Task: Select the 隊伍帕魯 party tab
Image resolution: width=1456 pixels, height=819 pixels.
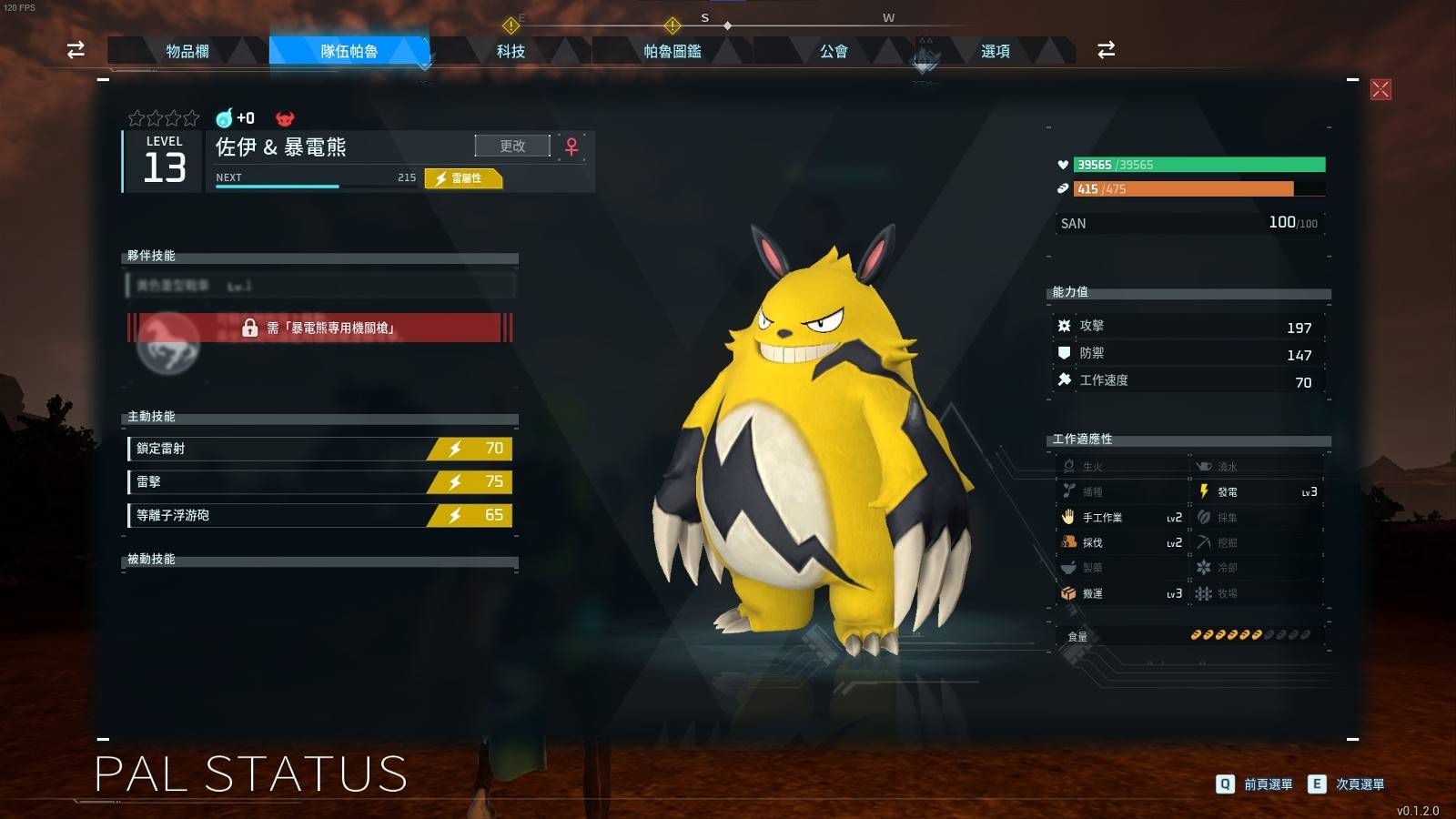Action: [349, 51]
